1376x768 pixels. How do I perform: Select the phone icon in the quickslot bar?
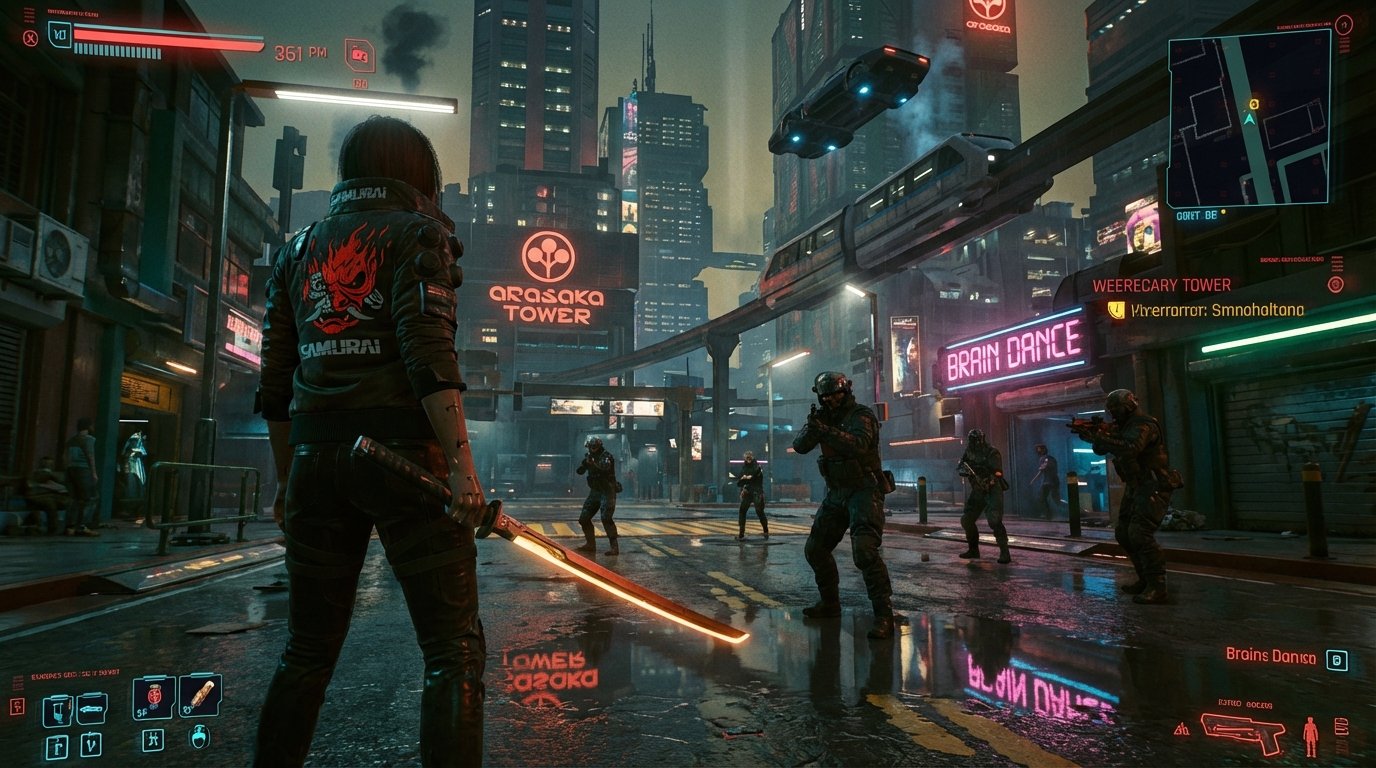click(x=59, y=712)
